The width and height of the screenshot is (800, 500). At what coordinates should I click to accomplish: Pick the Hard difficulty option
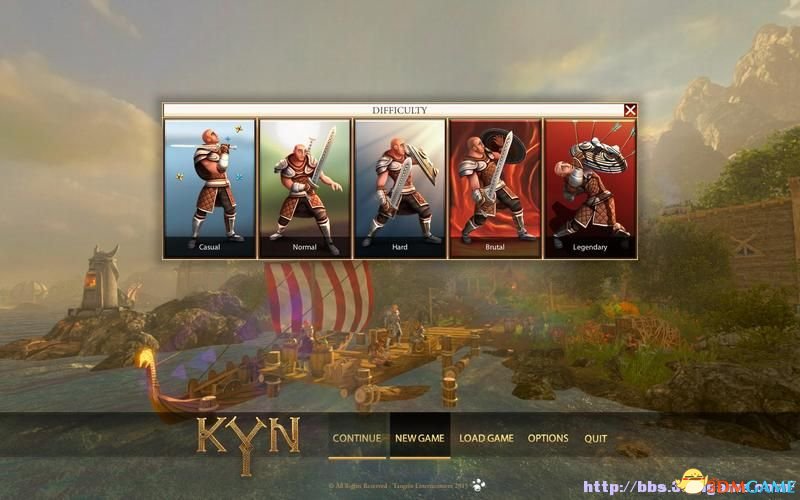400,188
